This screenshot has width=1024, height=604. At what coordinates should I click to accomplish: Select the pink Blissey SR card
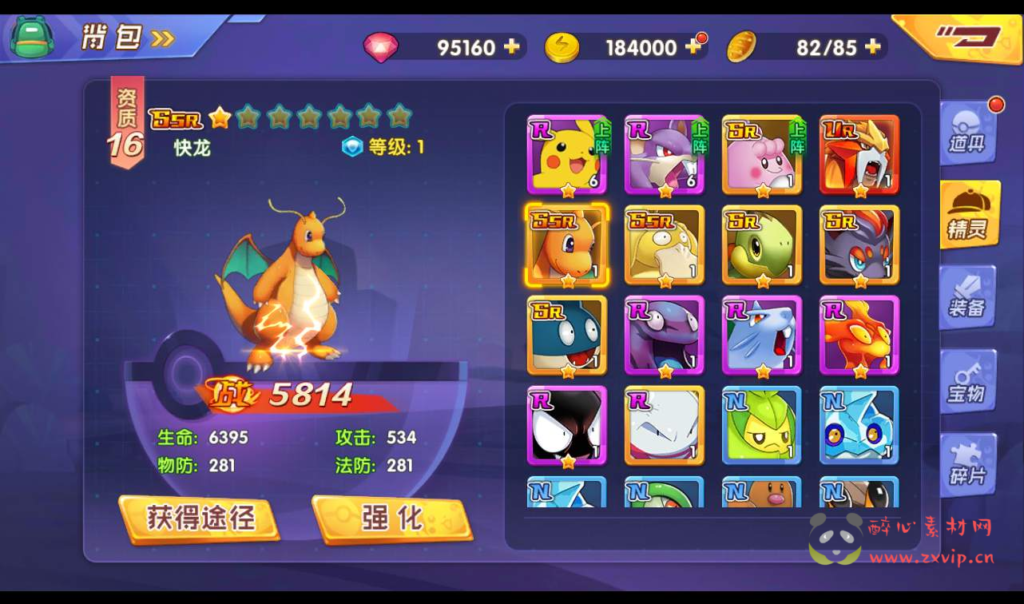[762, 154]
